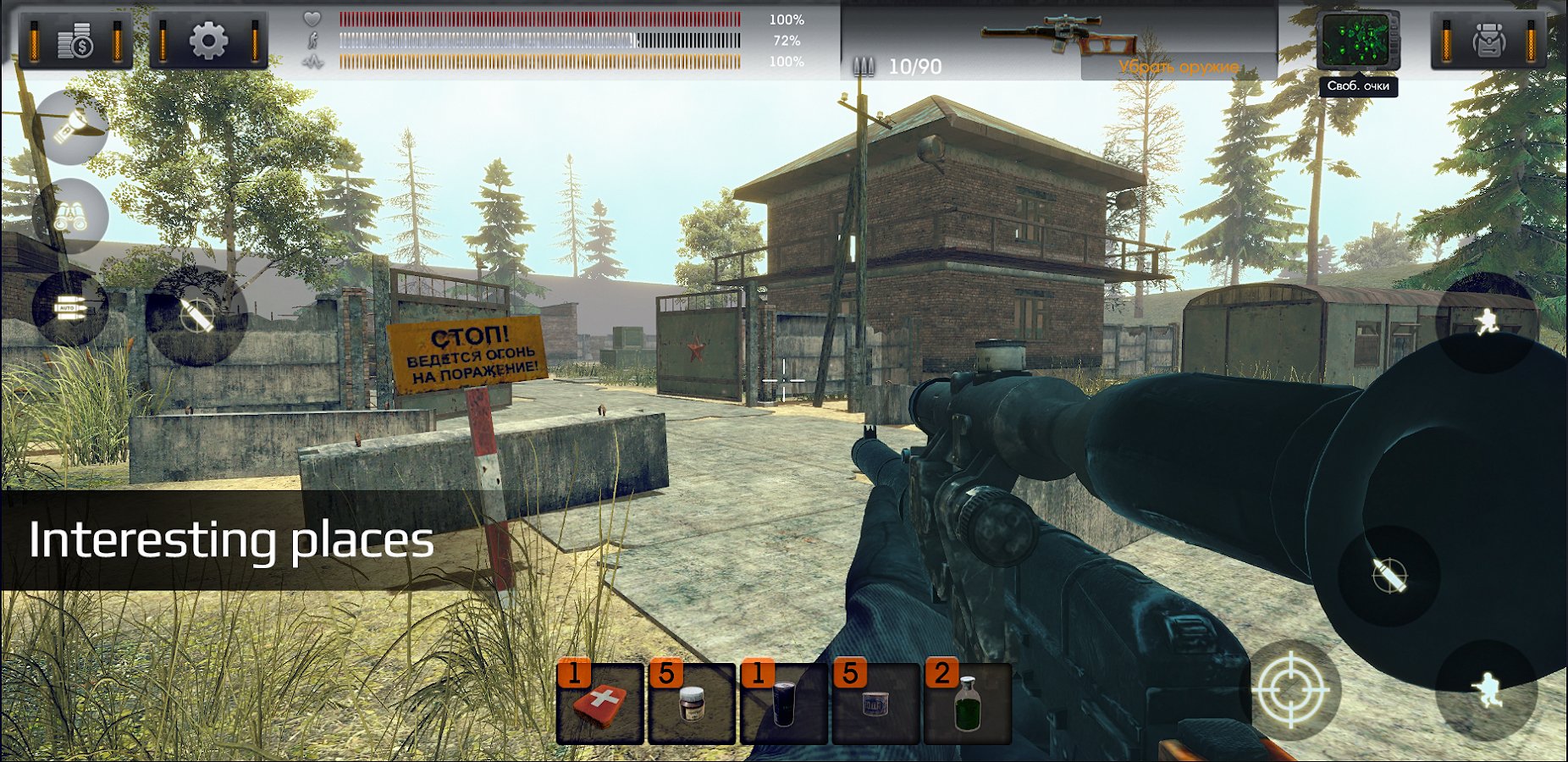The height and width of the screenshot is (762, 1568).
Task: Aim down sights with the crosshair button
Action: point(1290,690)
